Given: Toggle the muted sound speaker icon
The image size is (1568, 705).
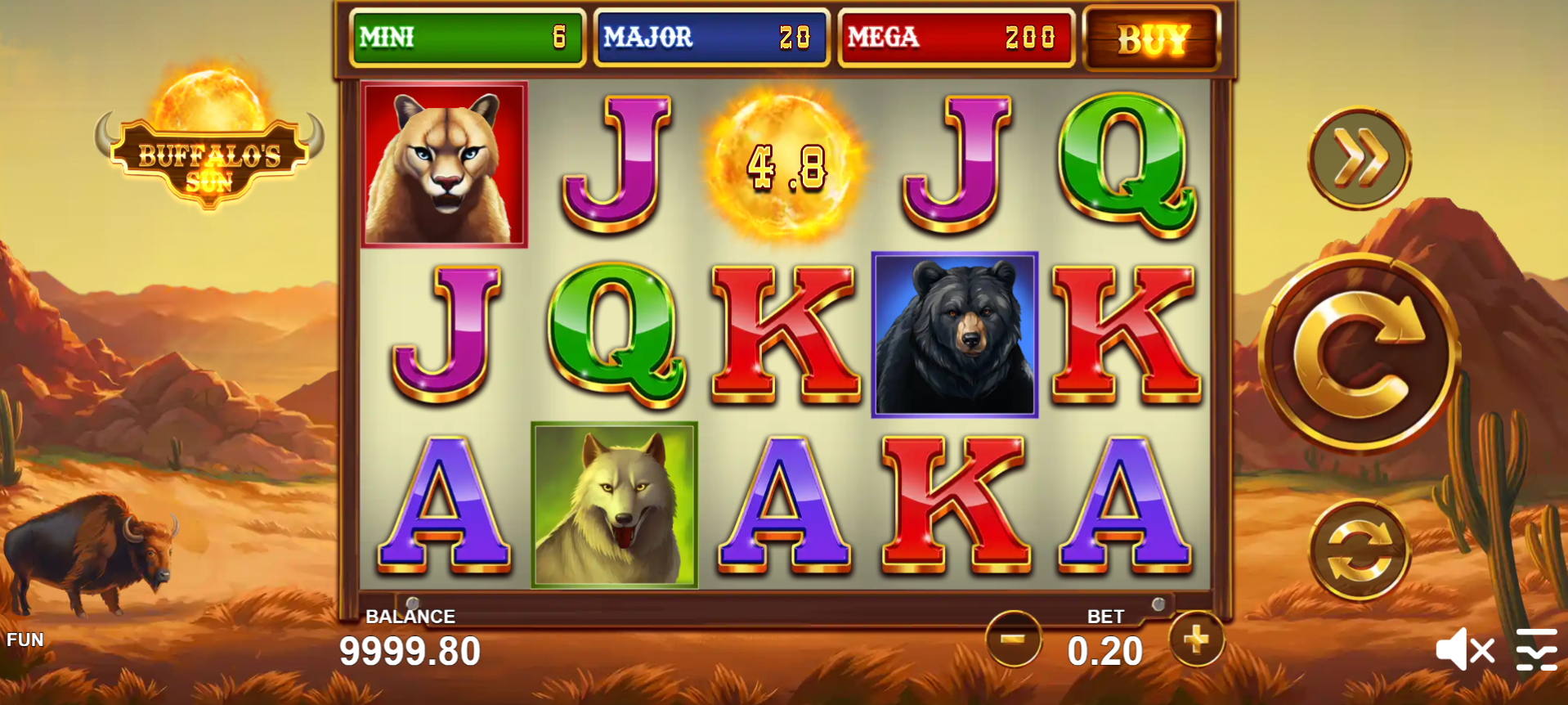Looking at the screenshot, I should [1464, 650].
